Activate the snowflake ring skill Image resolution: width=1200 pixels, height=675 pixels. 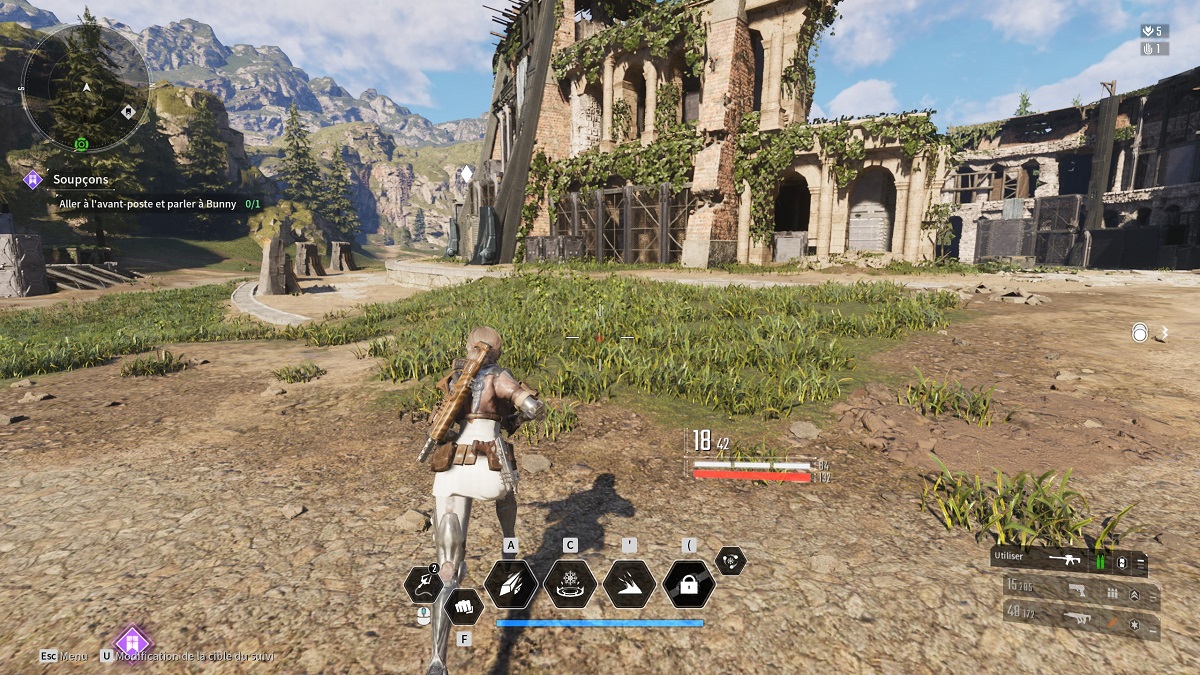570,584
